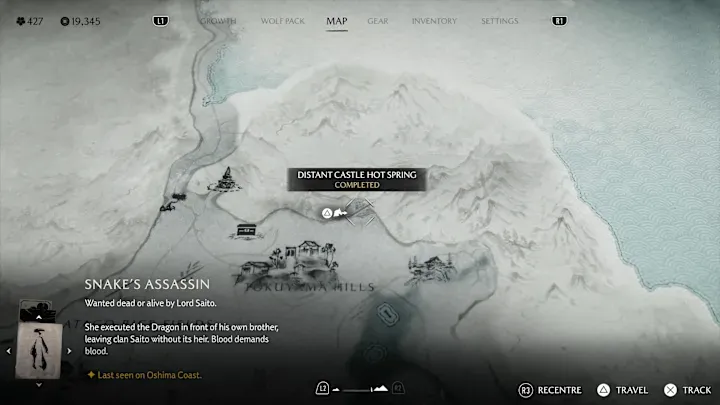Select the chest-shaped map marker

(245, 231)
